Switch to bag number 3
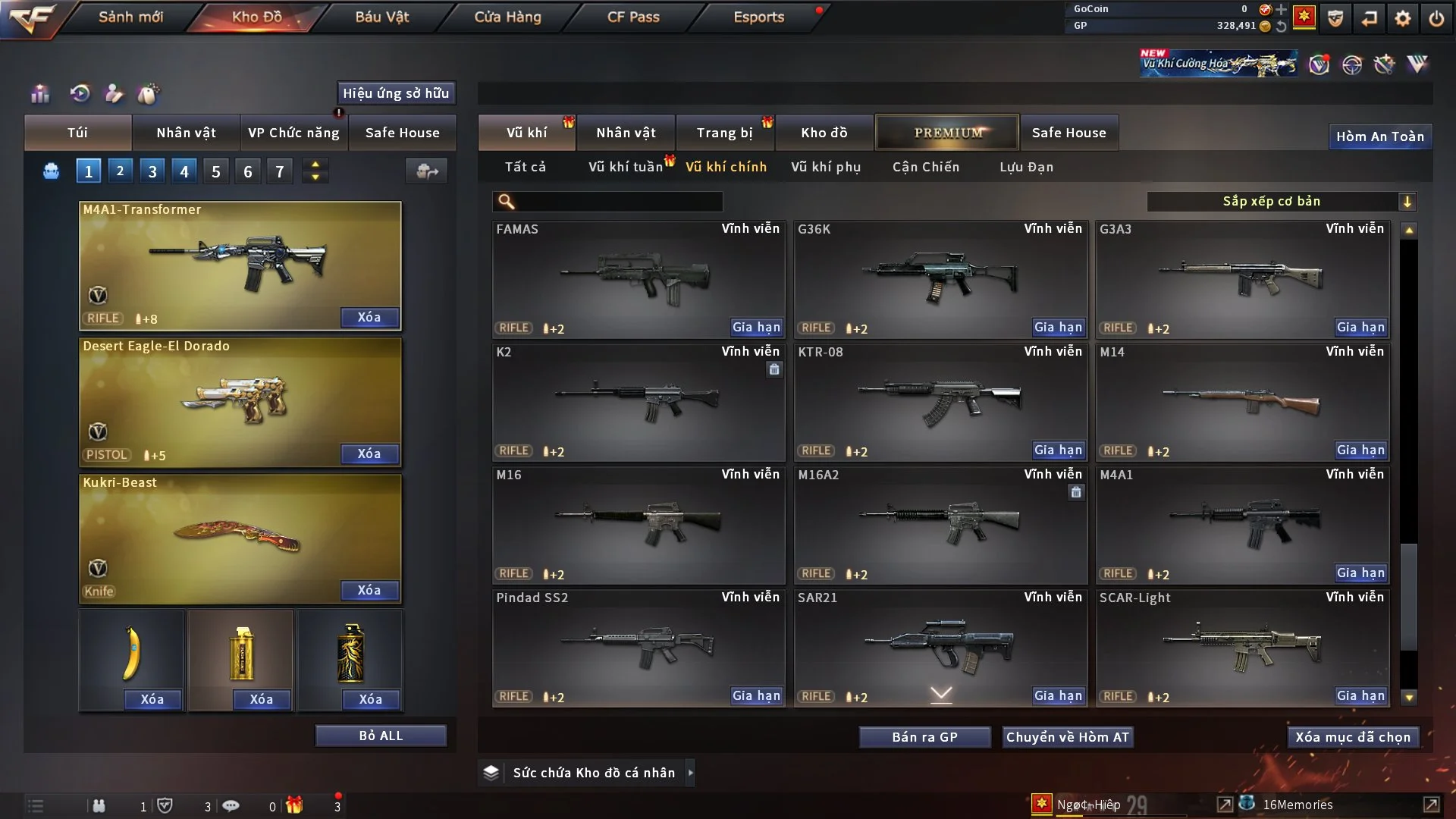Screen dimensions: 1456x819 click(x=152, y=172)
